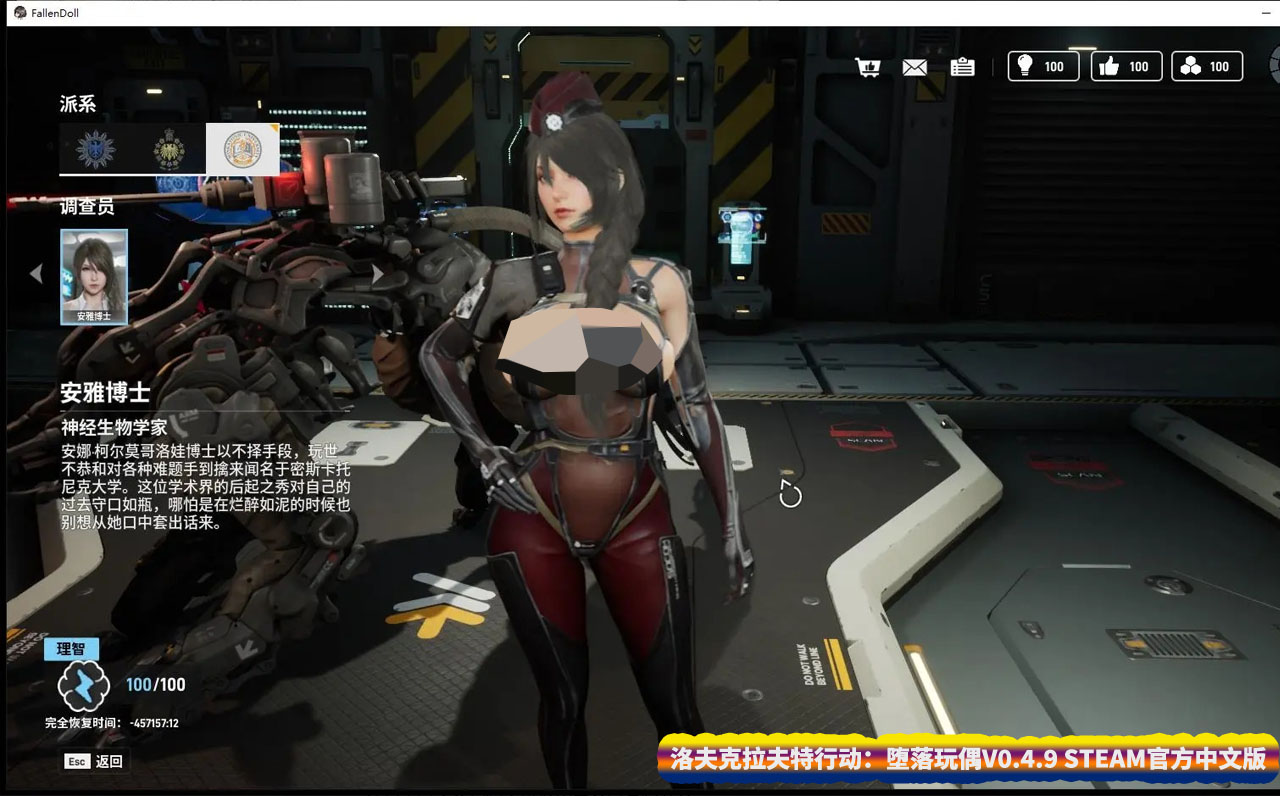The height and width of the screenshot is (796, 1280).
Task: Open the shopping cart store icon
Action: click(868, 66)
